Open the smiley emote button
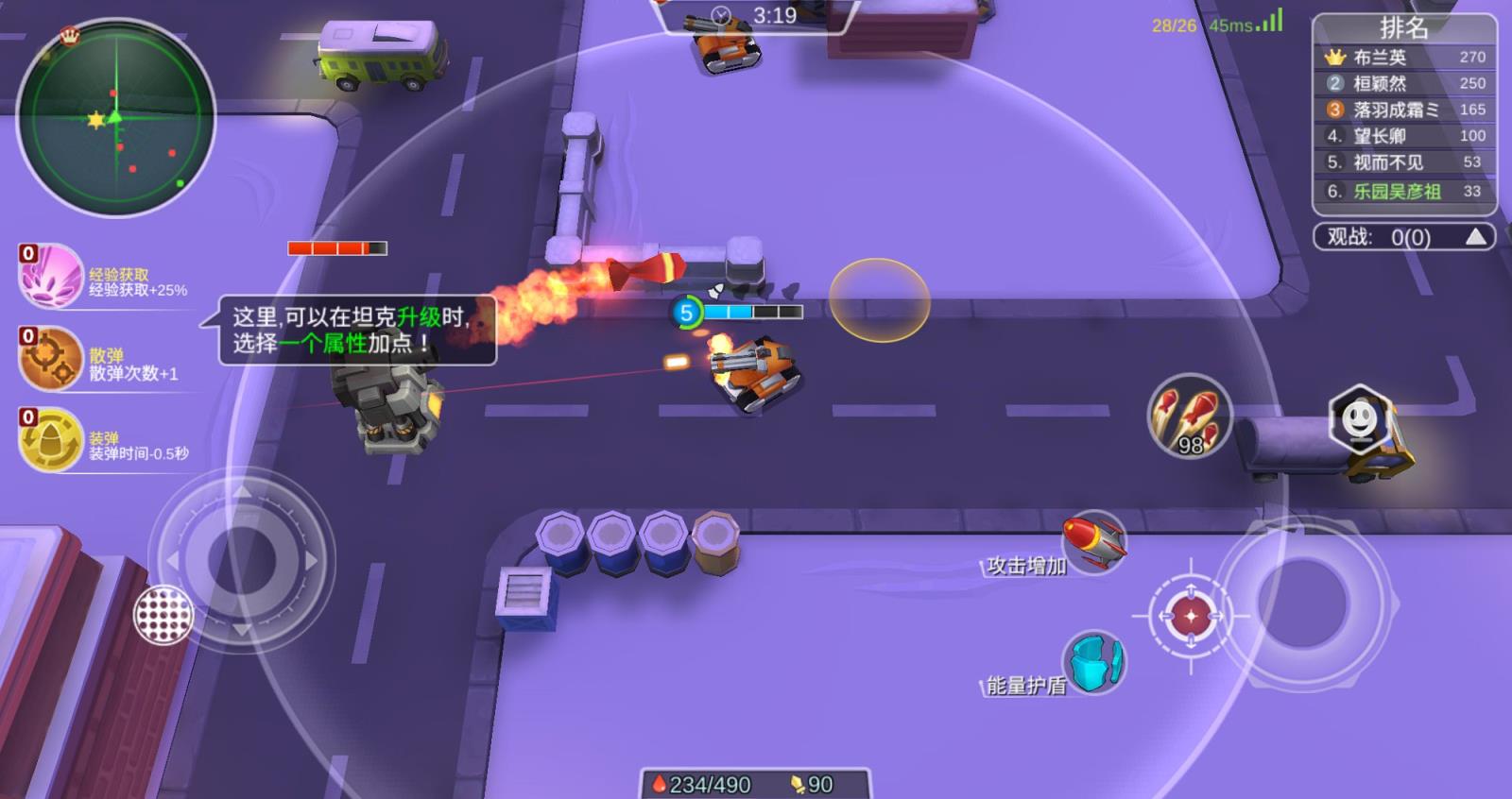This screenshot has width=1512, height=799. [1360, 418]
